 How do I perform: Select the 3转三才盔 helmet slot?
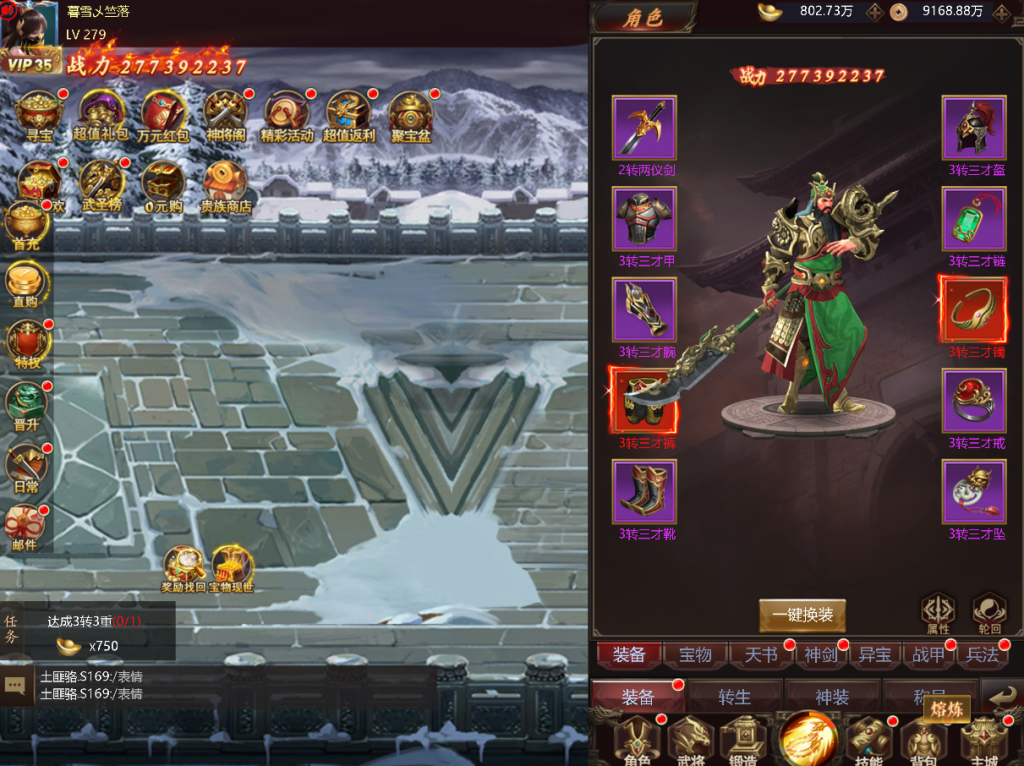point(974,128)
